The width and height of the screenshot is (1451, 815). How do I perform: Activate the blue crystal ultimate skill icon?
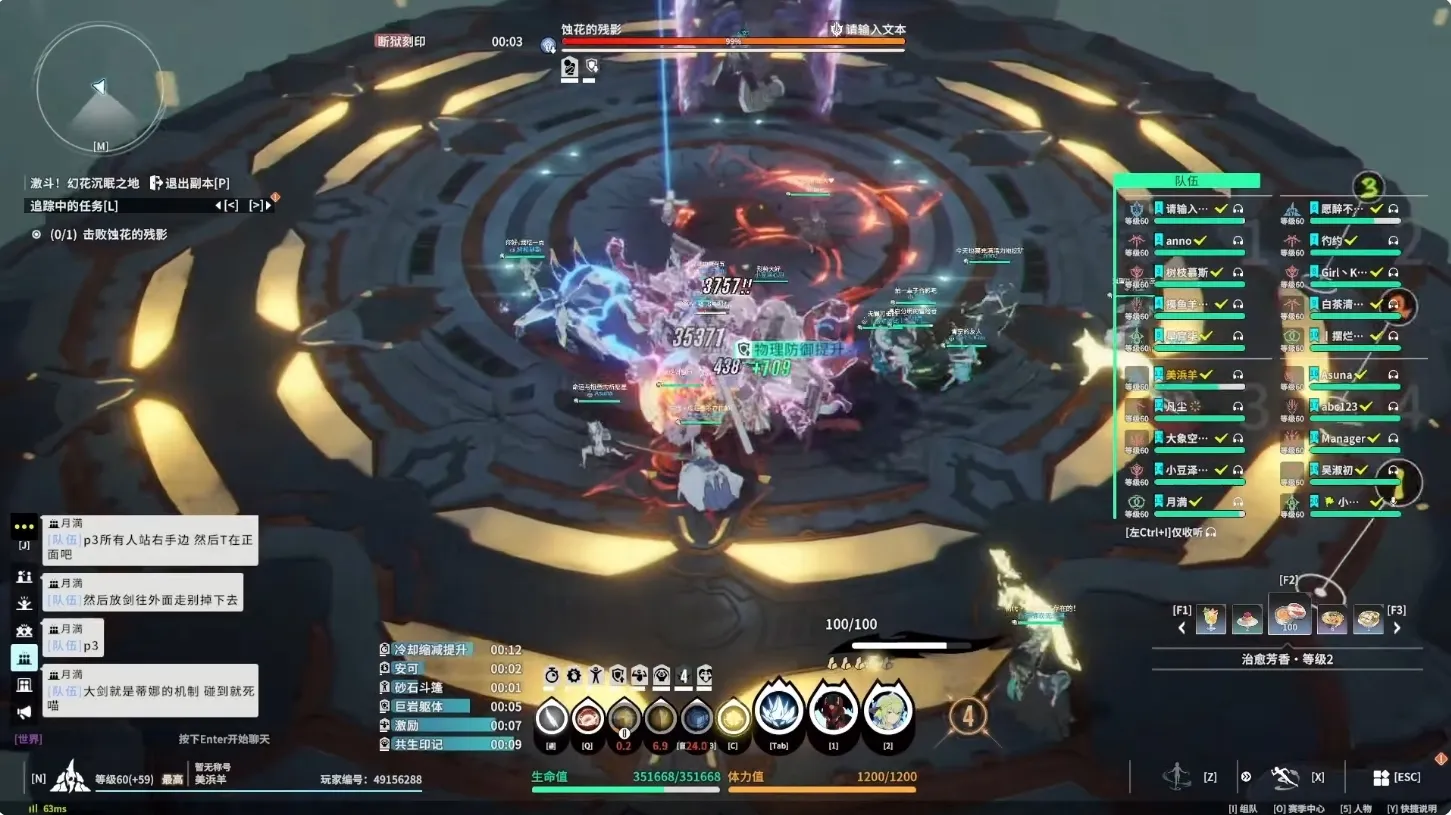[777, 712]
